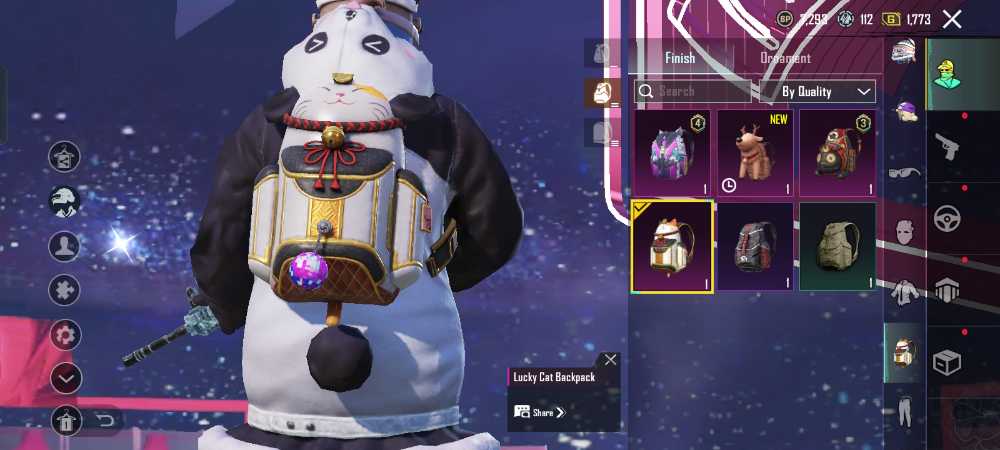The image size is (1000, 450).
Task: Open the steering wheel vehicle category
Action: coord(947,218)
